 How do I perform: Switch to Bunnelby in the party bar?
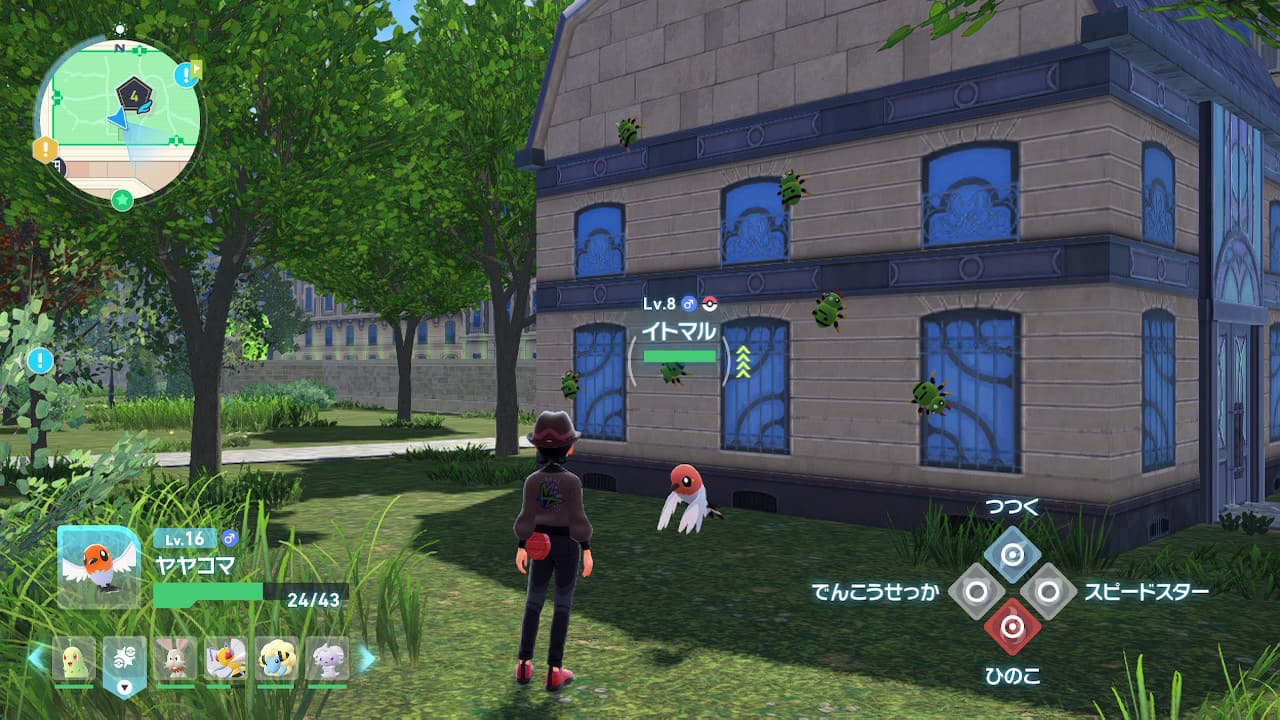(176, 658)
